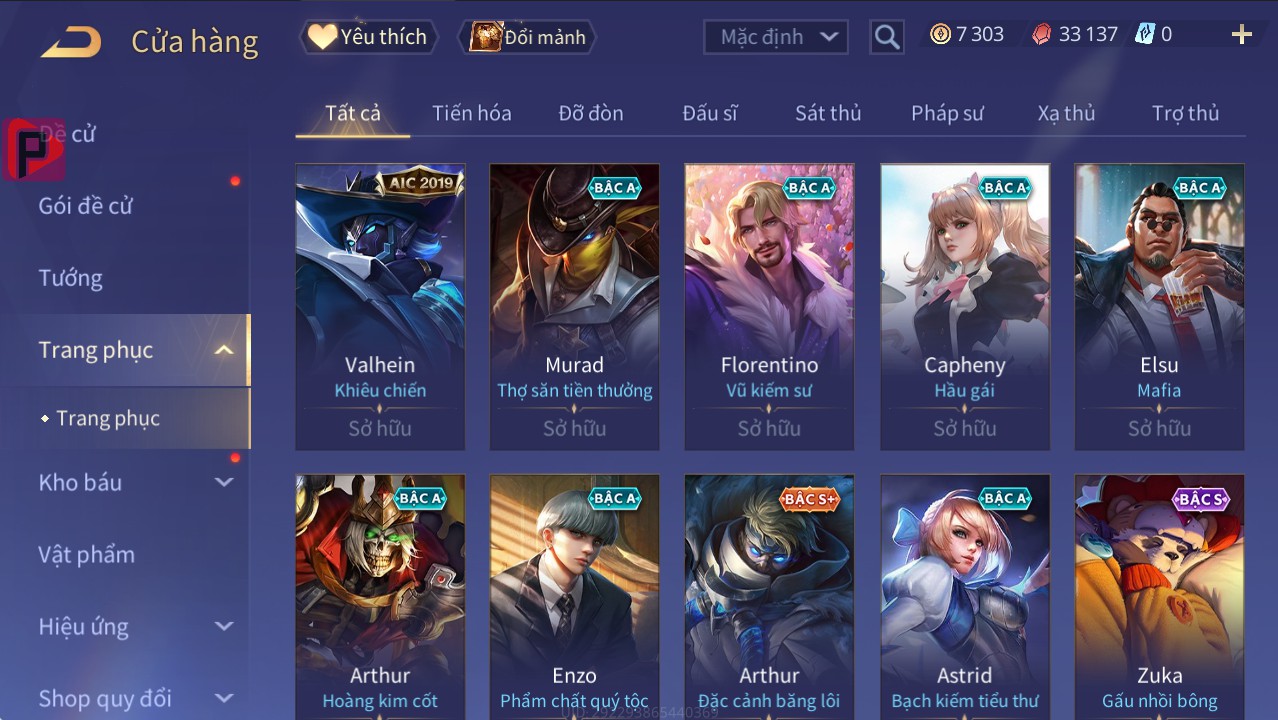
Task: Switch to the Đỡ đòn tab
Action: pyautogui.click(x=590, y=113)
